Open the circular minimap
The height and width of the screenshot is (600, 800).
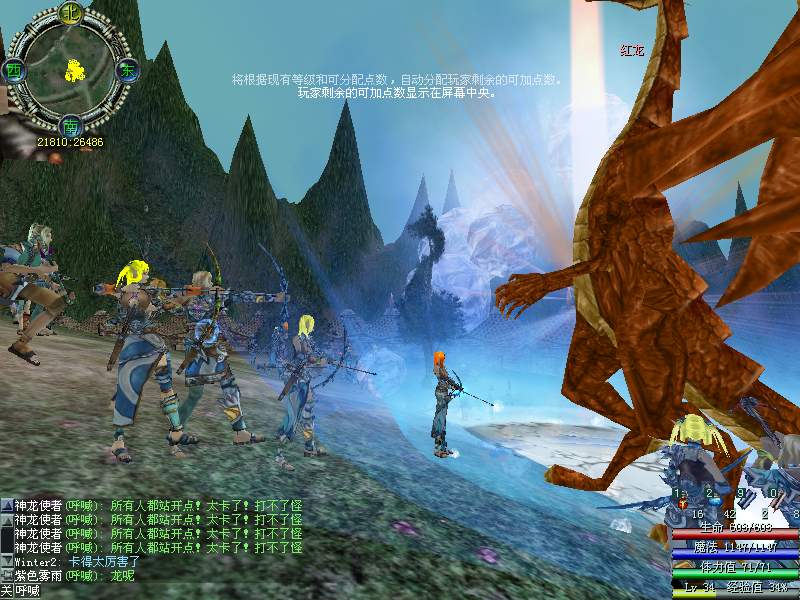(x=70, y=70)
